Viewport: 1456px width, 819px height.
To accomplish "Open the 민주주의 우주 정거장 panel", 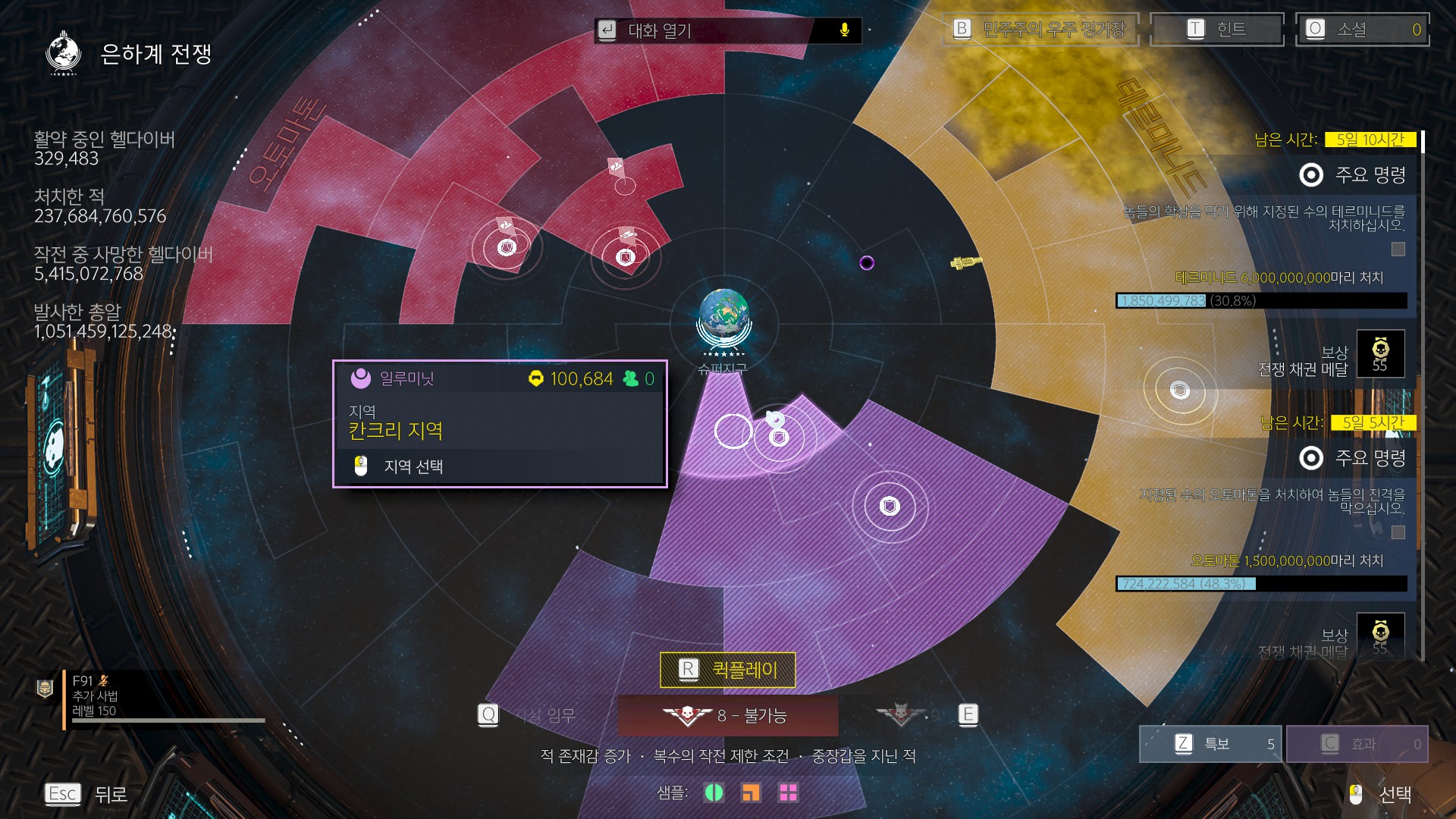I will 1040,30.
